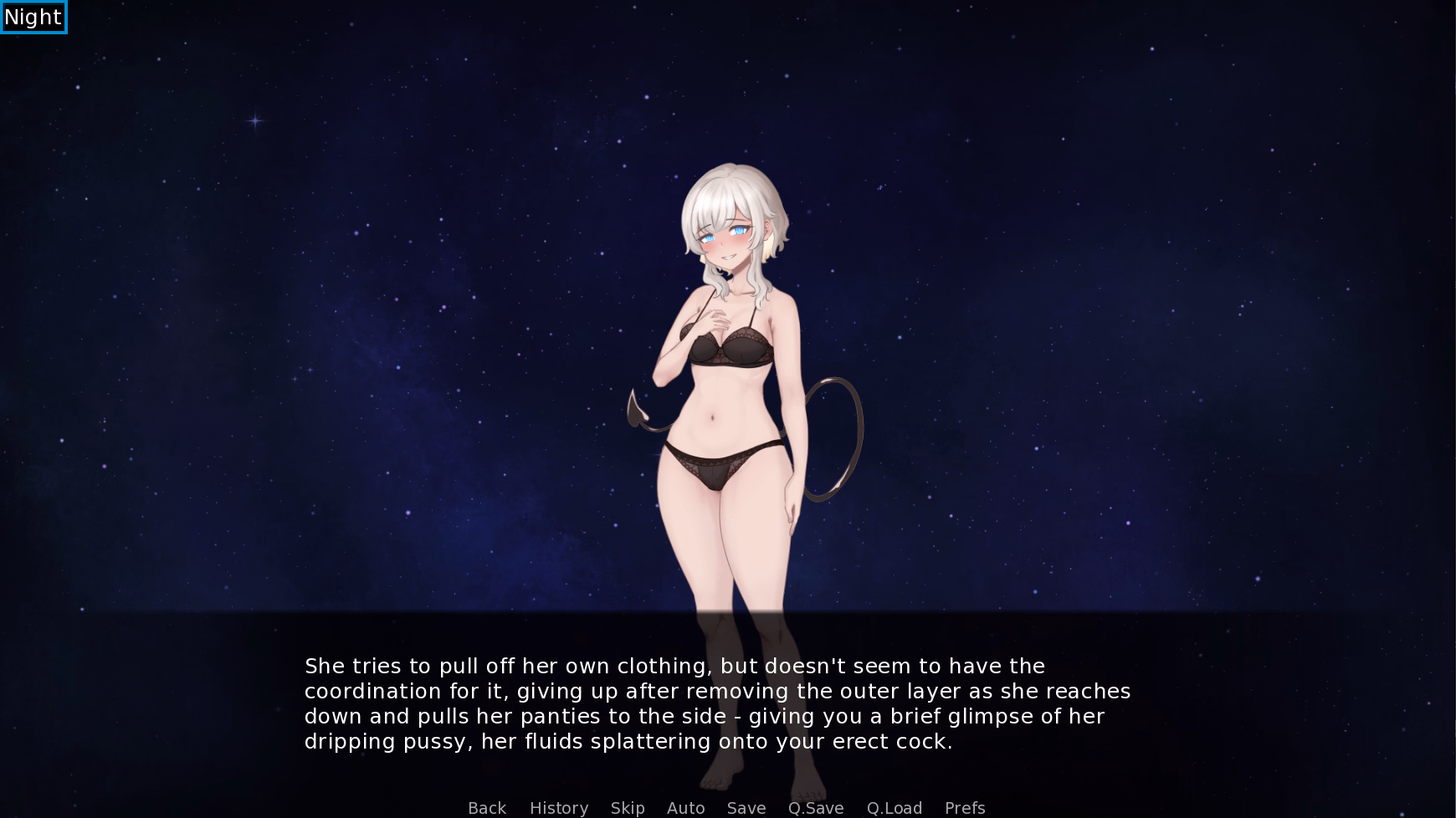Roll back dialogue with the Back option
This screenshot has width=1456, height=818.
pos(486,808)
